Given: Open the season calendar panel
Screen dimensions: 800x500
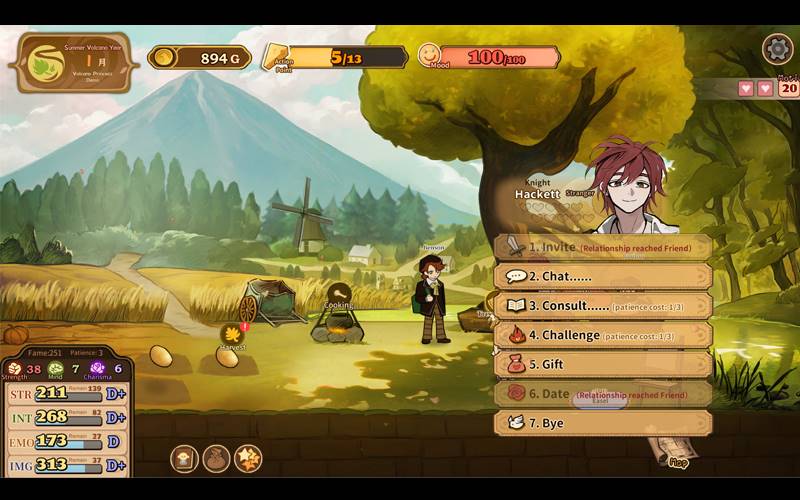Looking at the screenshot, I should click(70, 62).
